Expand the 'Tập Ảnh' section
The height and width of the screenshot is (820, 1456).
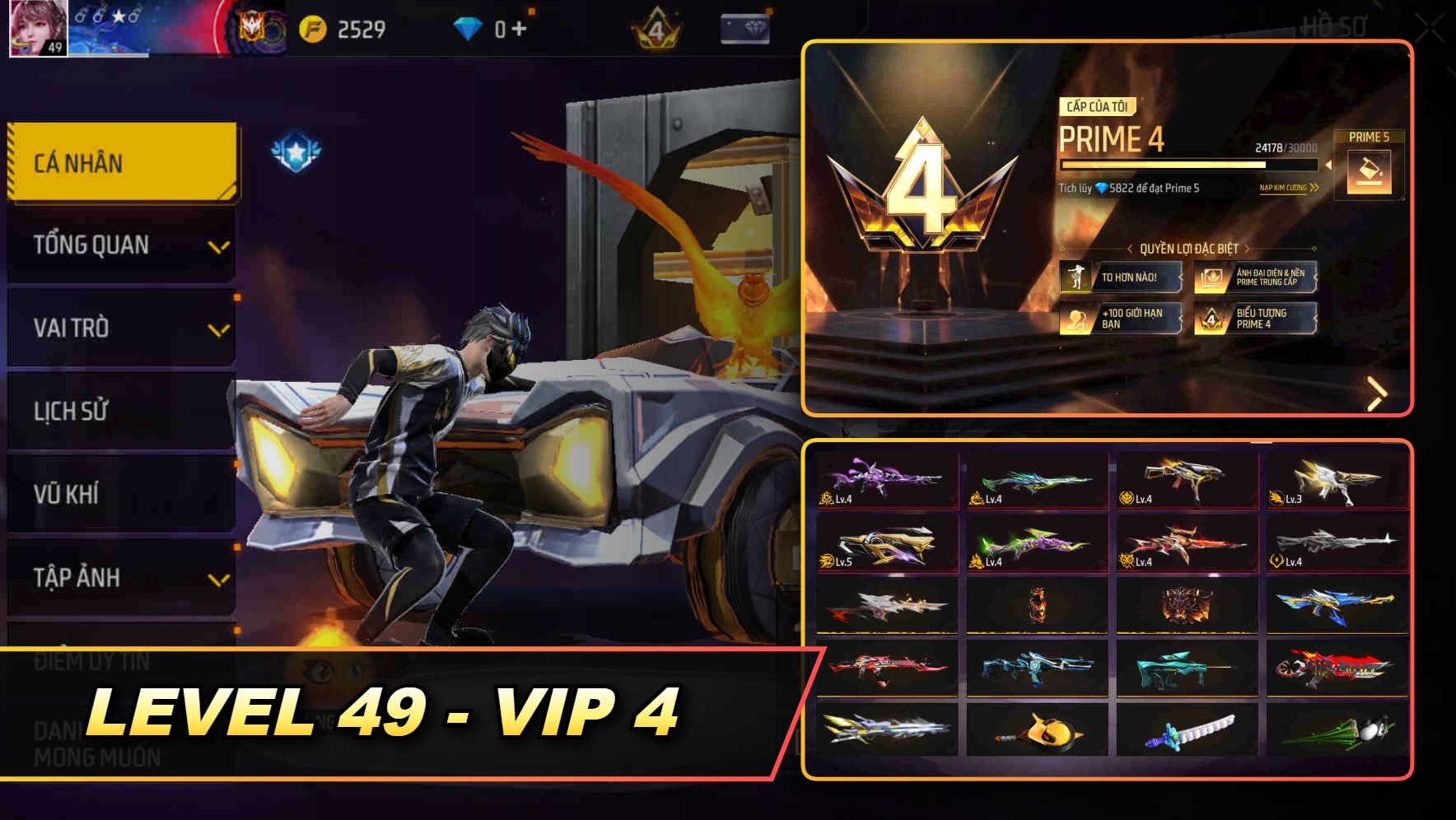[120, 579]
